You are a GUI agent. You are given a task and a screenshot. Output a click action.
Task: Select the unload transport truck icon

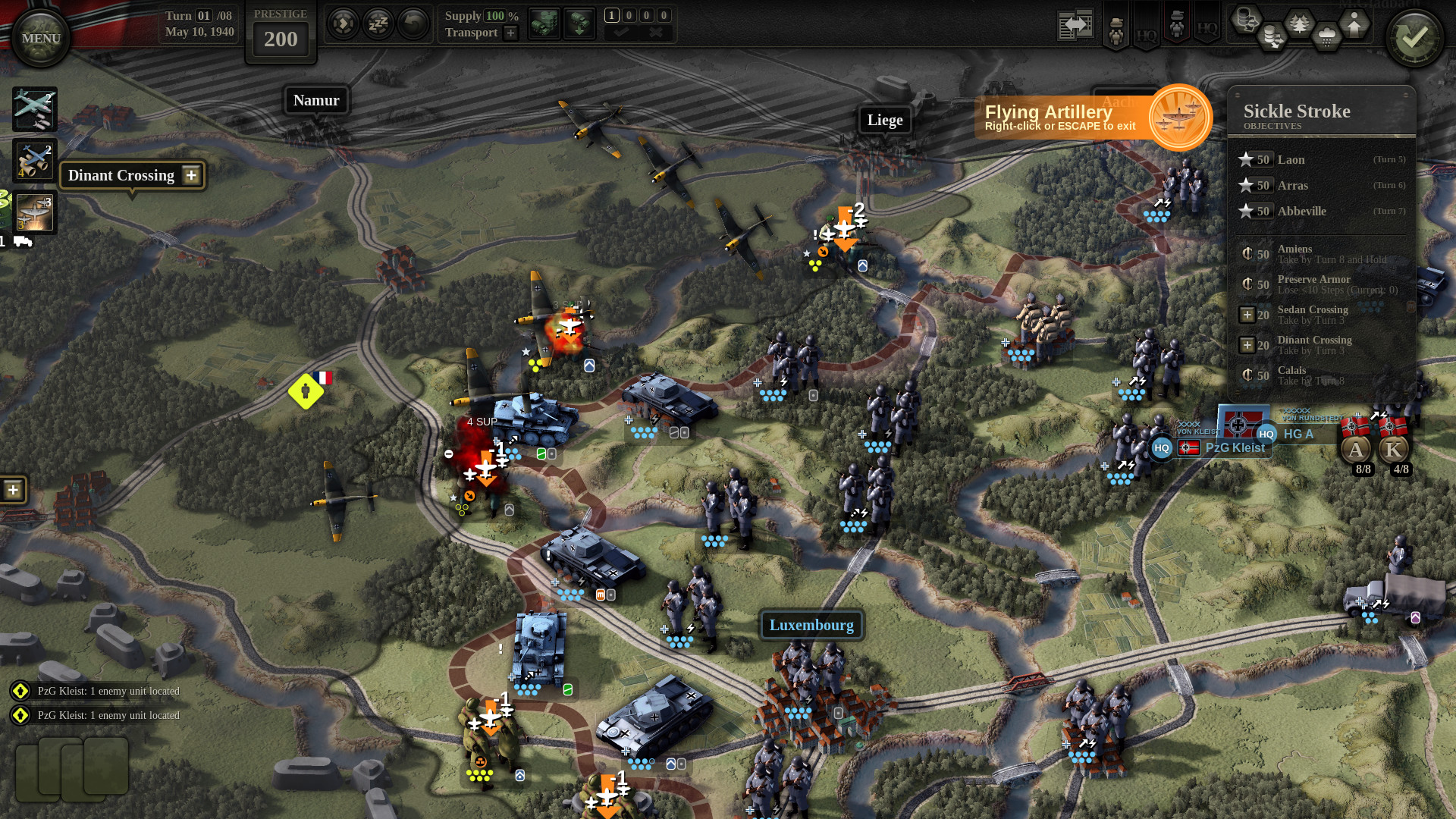579,23
